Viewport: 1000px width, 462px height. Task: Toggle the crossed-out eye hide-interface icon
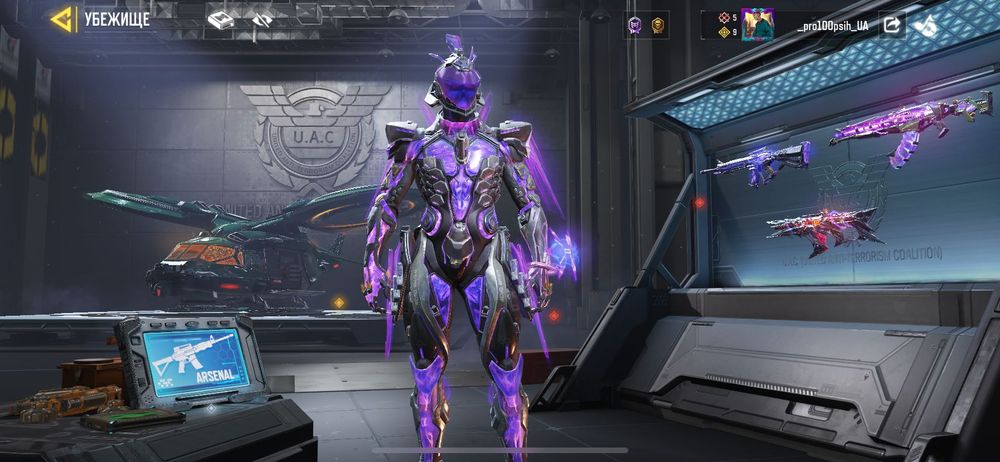click(262, 19)
